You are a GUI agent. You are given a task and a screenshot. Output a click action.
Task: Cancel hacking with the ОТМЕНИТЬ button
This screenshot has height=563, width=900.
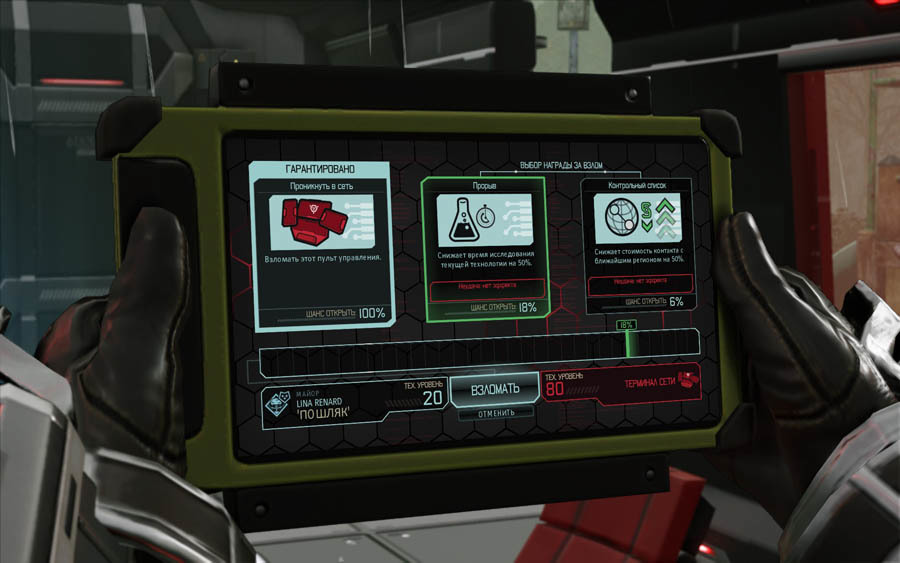[x=495, y=412]
